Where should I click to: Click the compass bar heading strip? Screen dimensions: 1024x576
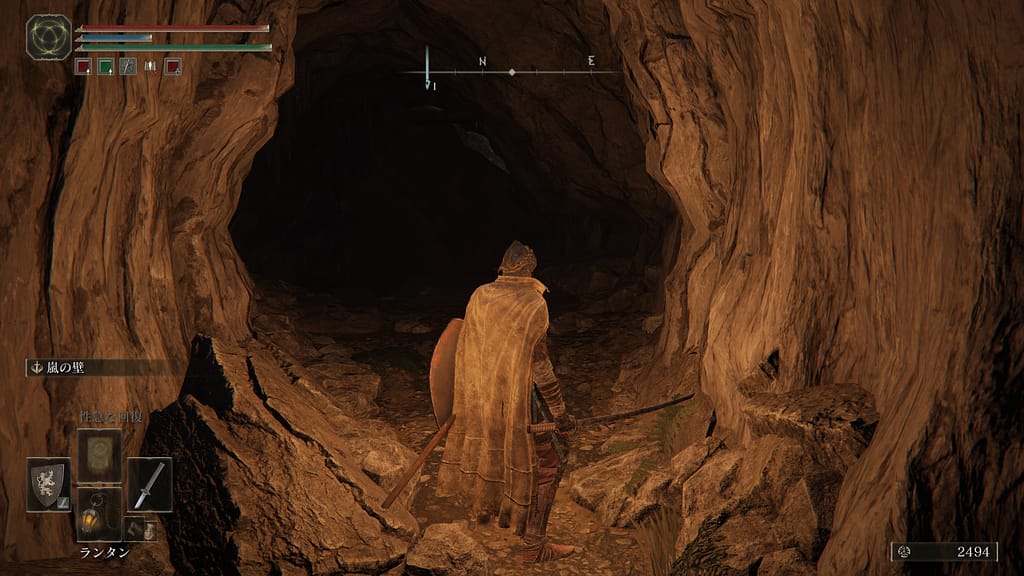click(x=510, y=71)
